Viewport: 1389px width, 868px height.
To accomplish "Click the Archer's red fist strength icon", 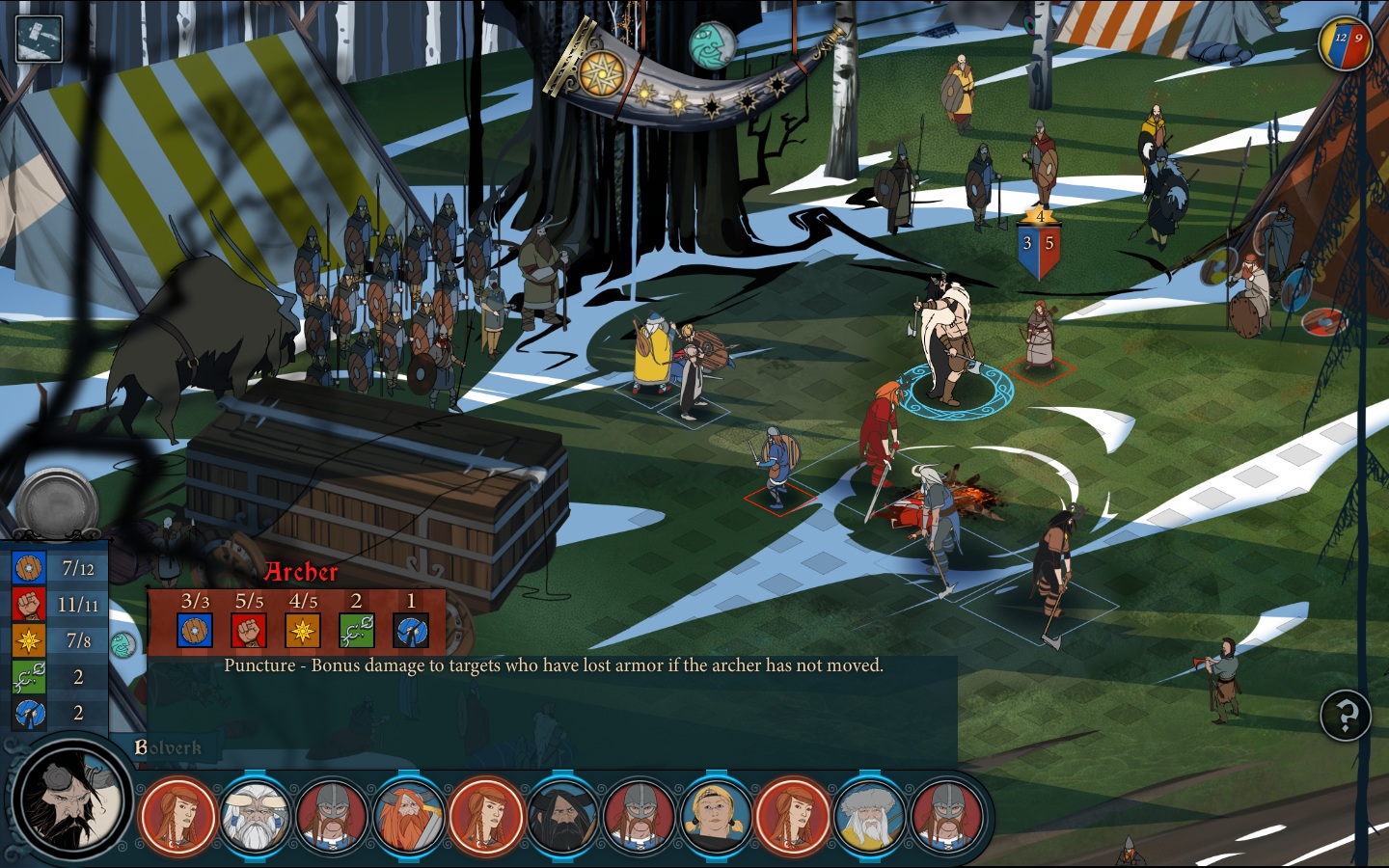I will 249,631.
